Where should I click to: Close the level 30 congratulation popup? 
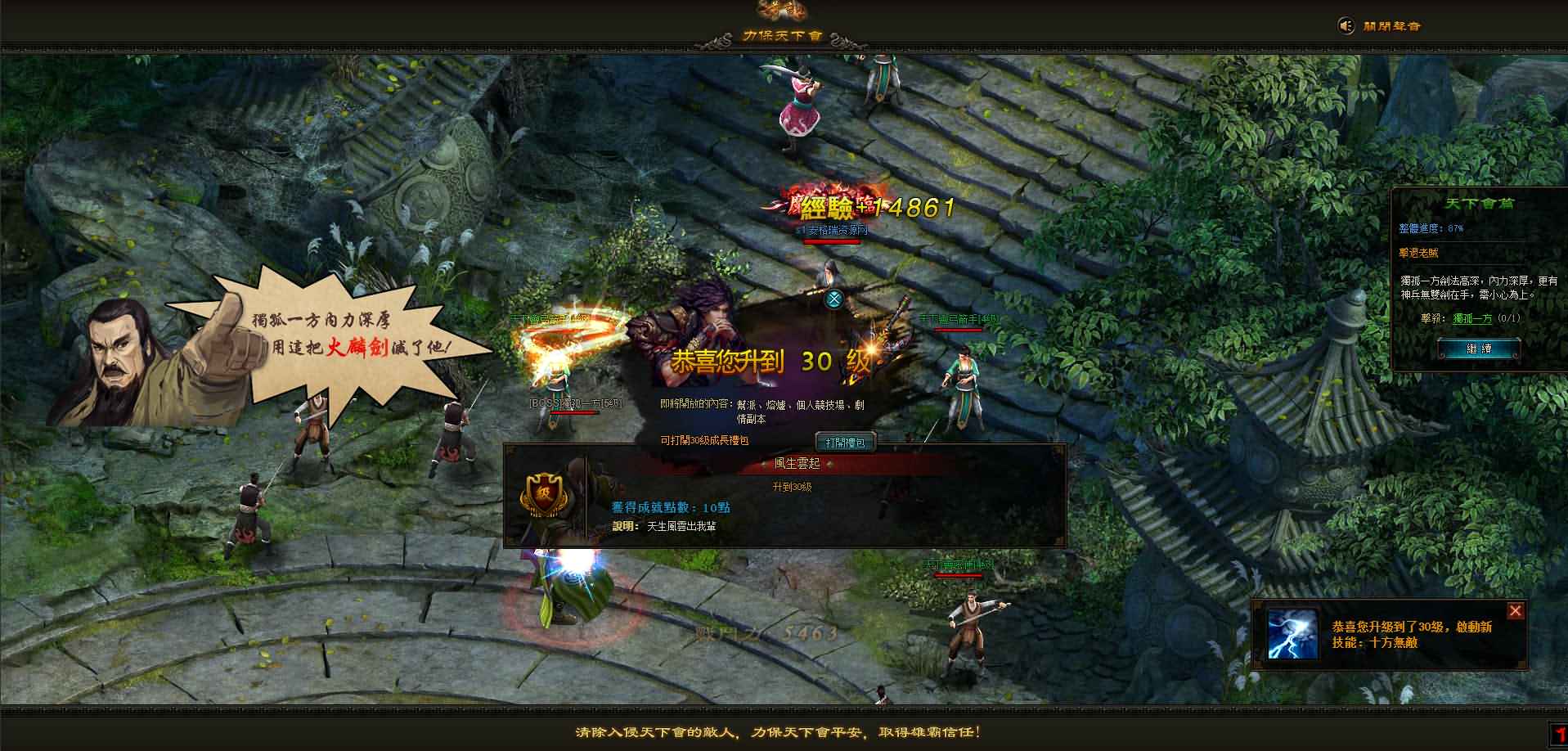(833, 299)
